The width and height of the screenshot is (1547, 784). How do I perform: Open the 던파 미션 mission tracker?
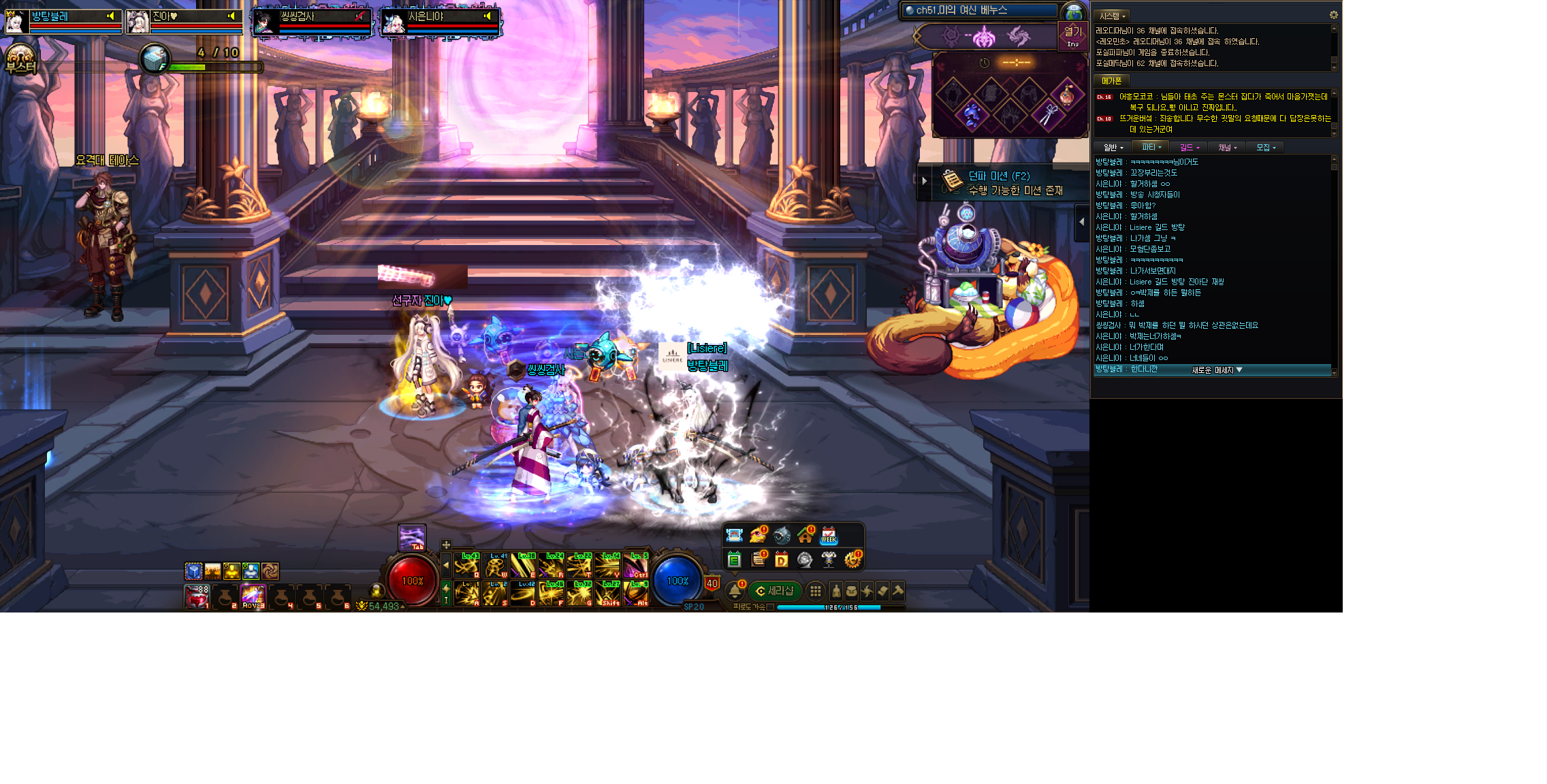click(x=1001, y=182)
